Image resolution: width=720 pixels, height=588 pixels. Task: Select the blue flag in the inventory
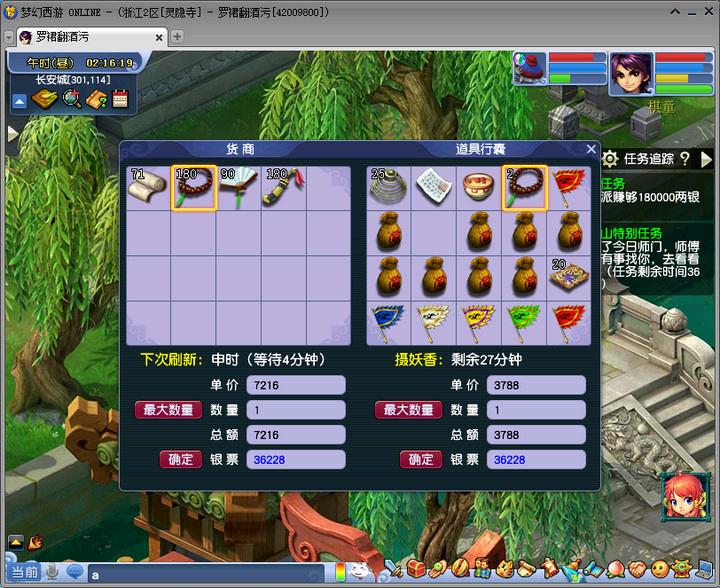tap(389, 323)
